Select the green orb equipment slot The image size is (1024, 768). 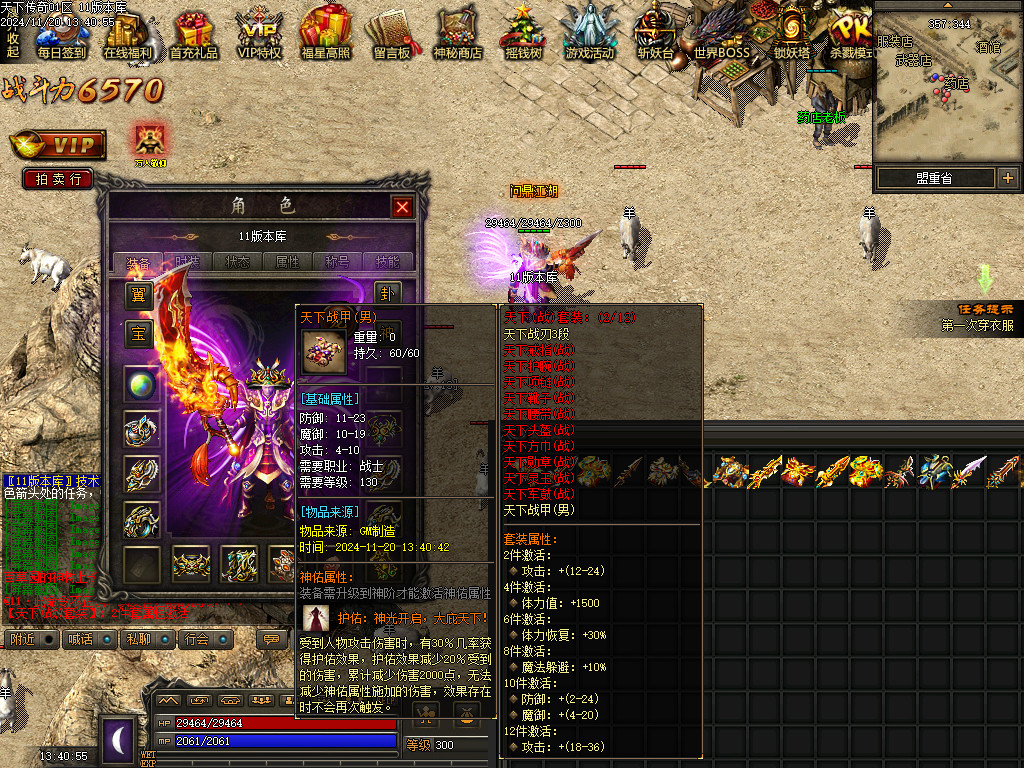142,385
